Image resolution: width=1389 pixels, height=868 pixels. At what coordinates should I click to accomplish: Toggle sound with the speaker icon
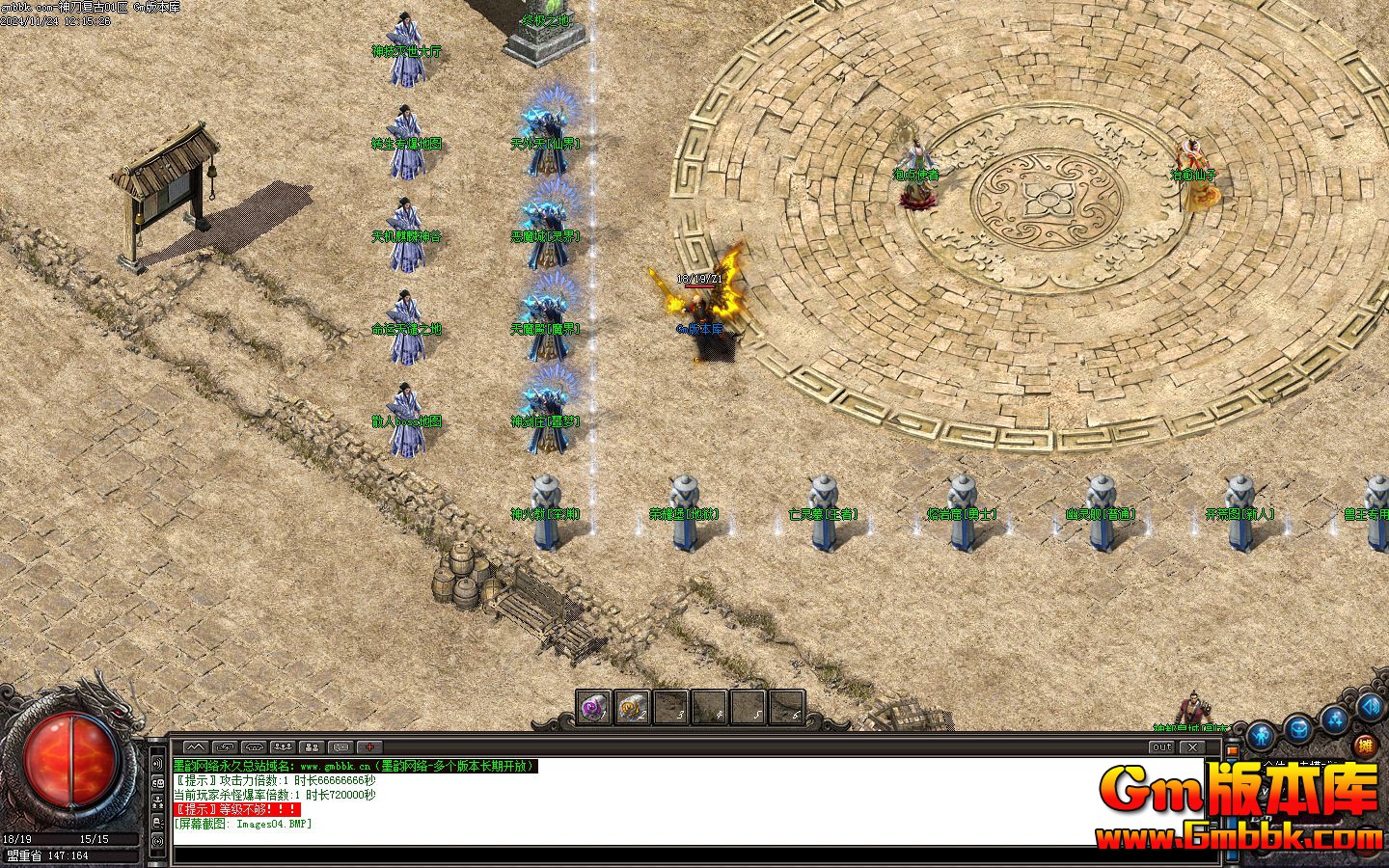[x=1370, y=707]
